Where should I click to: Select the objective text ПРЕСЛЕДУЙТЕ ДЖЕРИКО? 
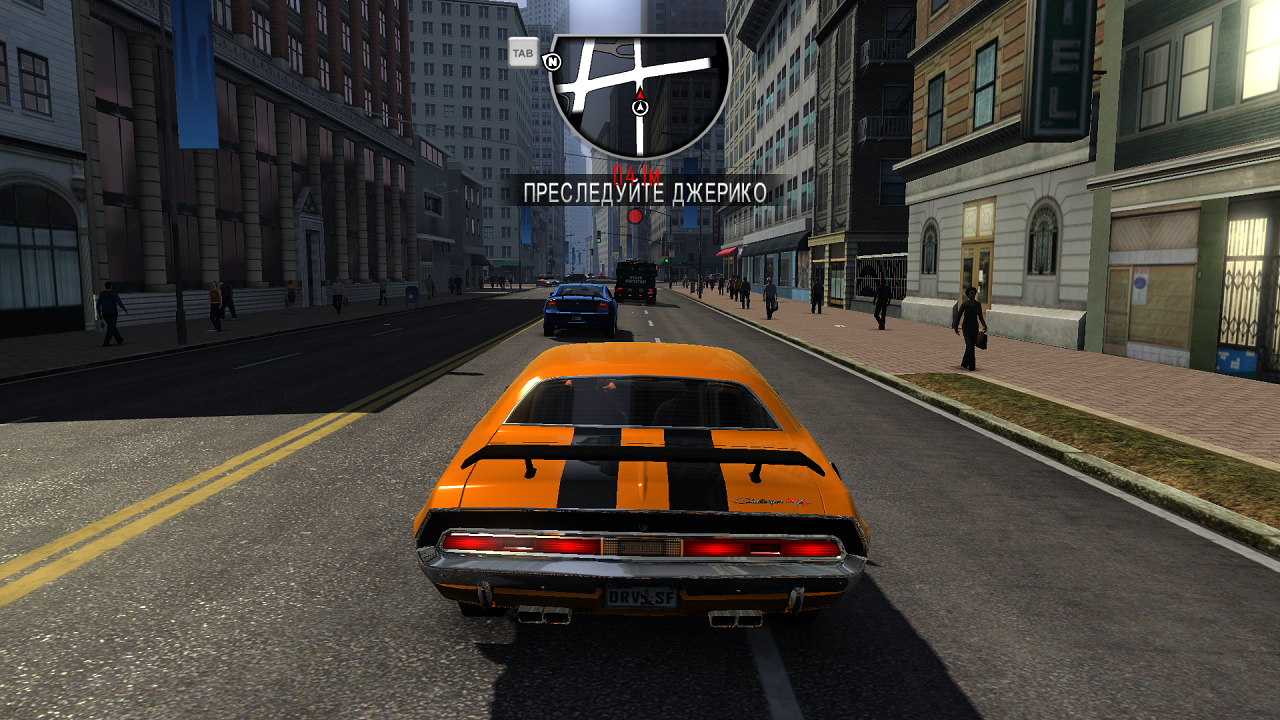pyautogui.click(x=644, y=195)
